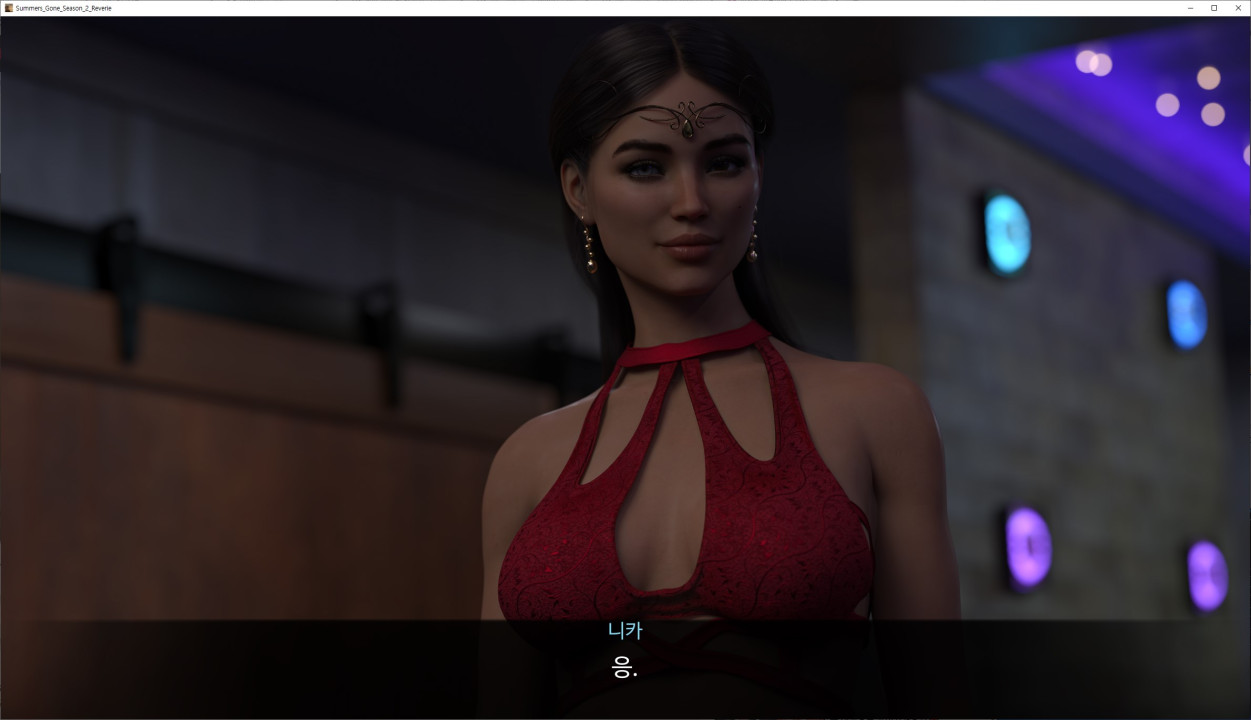Close the Summers Gone window
The height and width of the screenshot is (720, 1251).
tap(1238, 8)
